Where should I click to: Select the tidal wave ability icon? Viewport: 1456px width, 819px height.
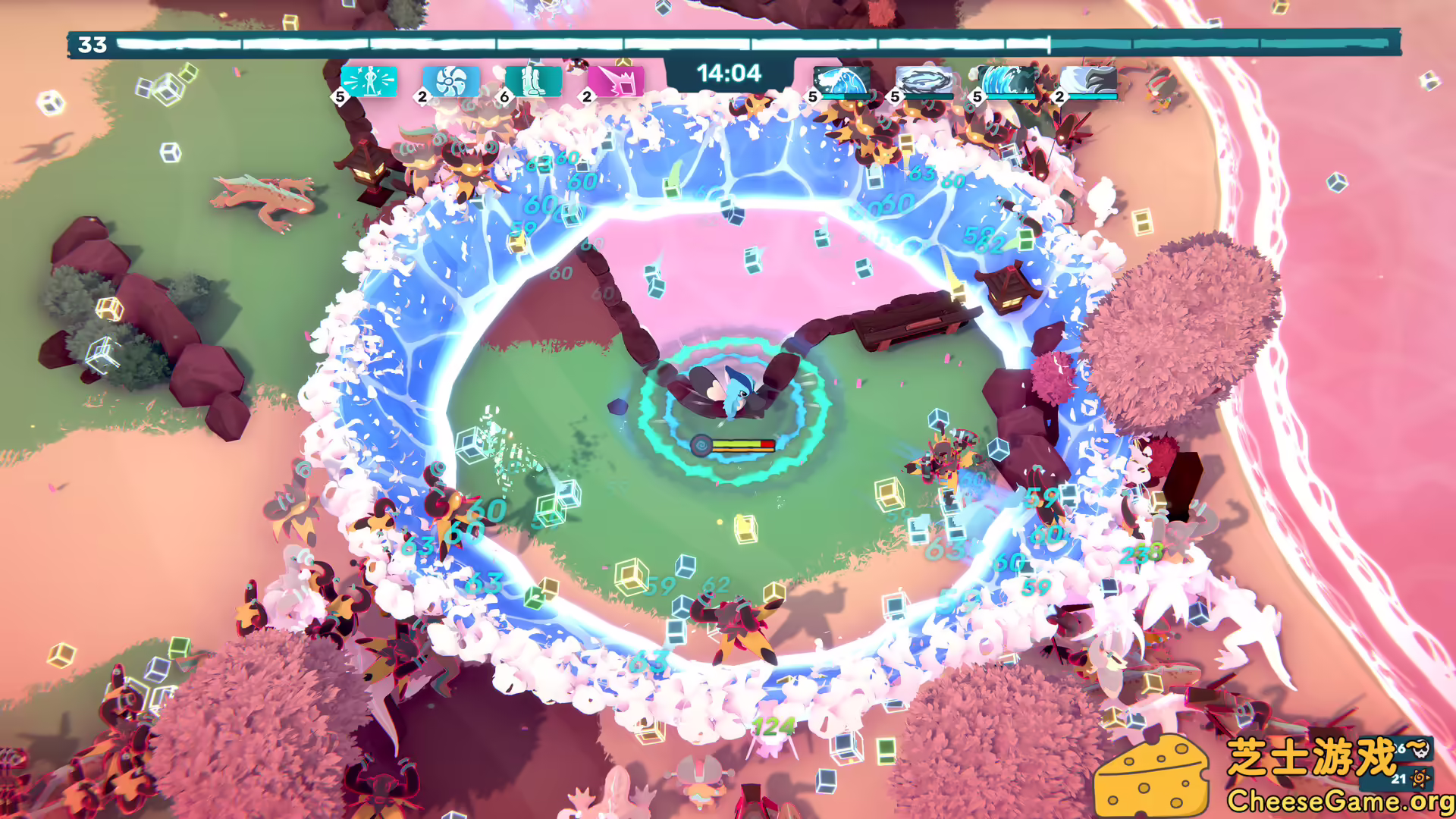(x=1009, y=79)
